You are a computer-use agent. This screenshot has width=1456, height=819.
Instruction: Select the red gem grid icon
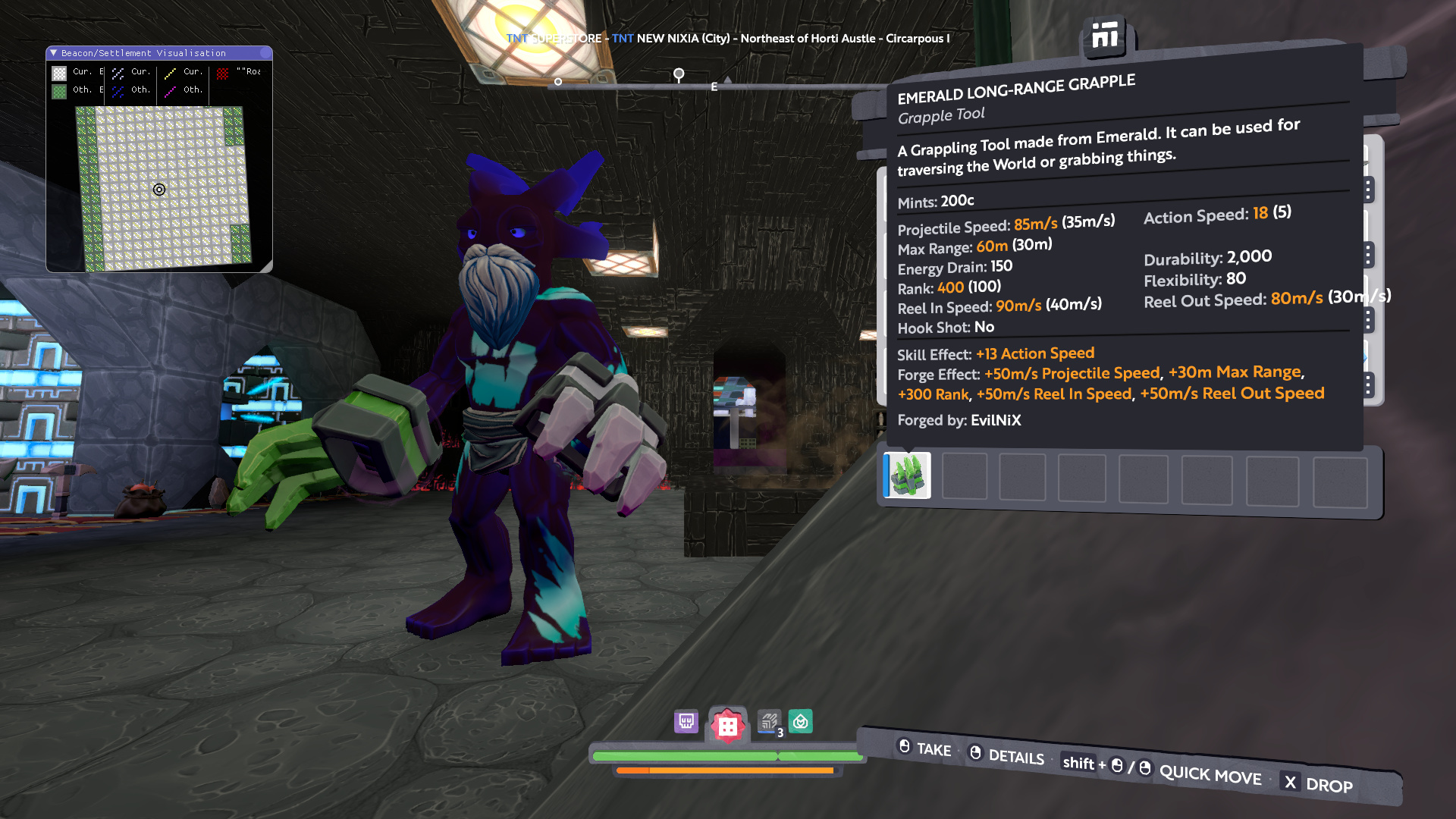727,726
